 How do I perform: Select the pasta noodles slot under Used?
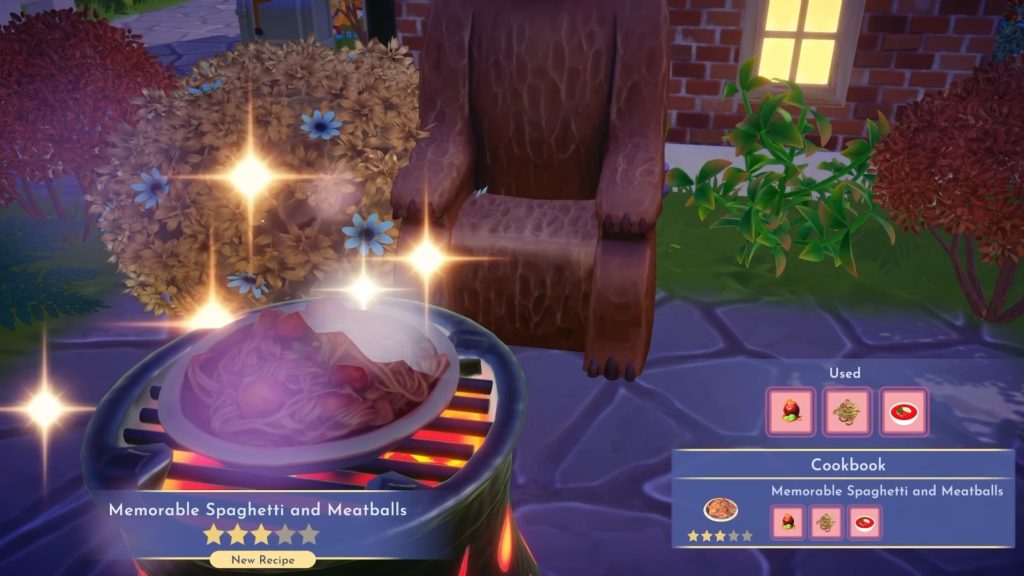tap(847, 412)
